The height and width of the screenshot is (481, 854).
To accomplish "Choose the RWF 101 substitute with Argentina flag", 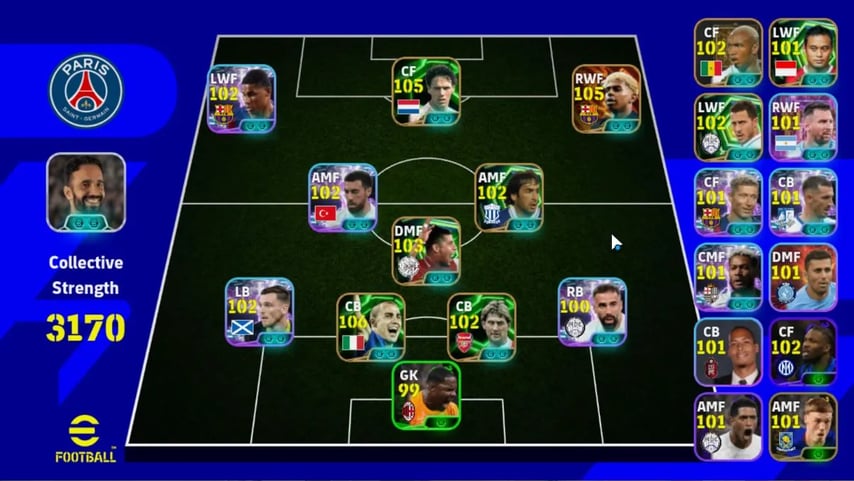I will pyautogui.click(x=803, y=127).
